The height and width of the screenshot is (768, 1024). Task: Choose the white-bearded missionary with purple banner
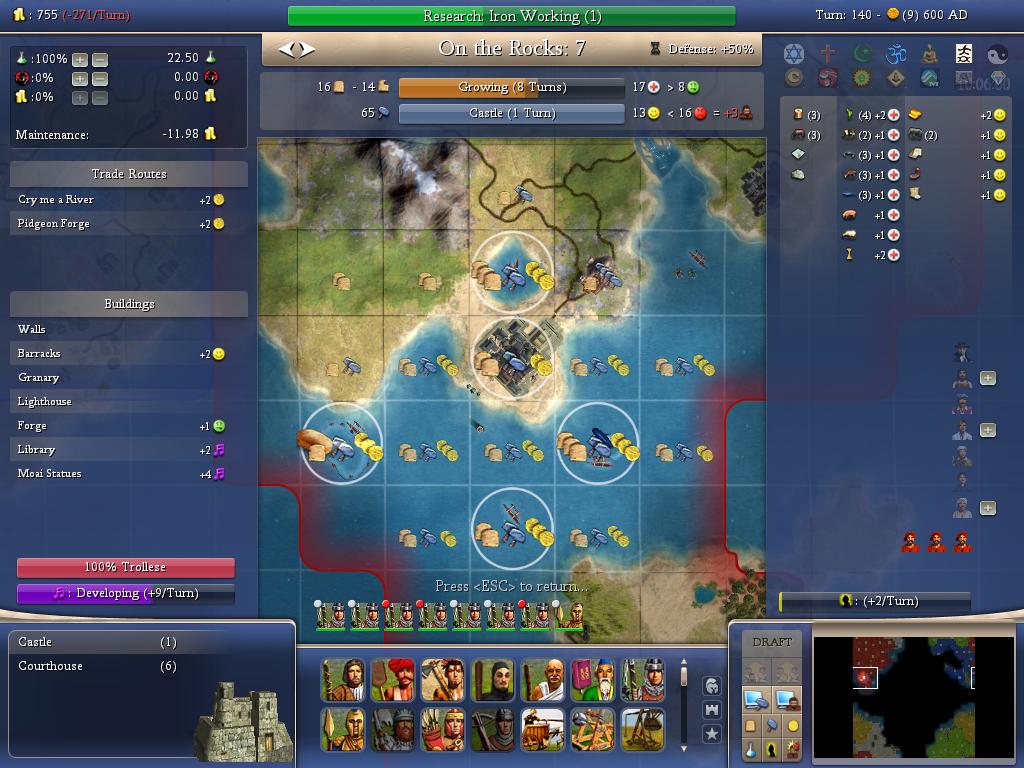click(x=593, y=680)
